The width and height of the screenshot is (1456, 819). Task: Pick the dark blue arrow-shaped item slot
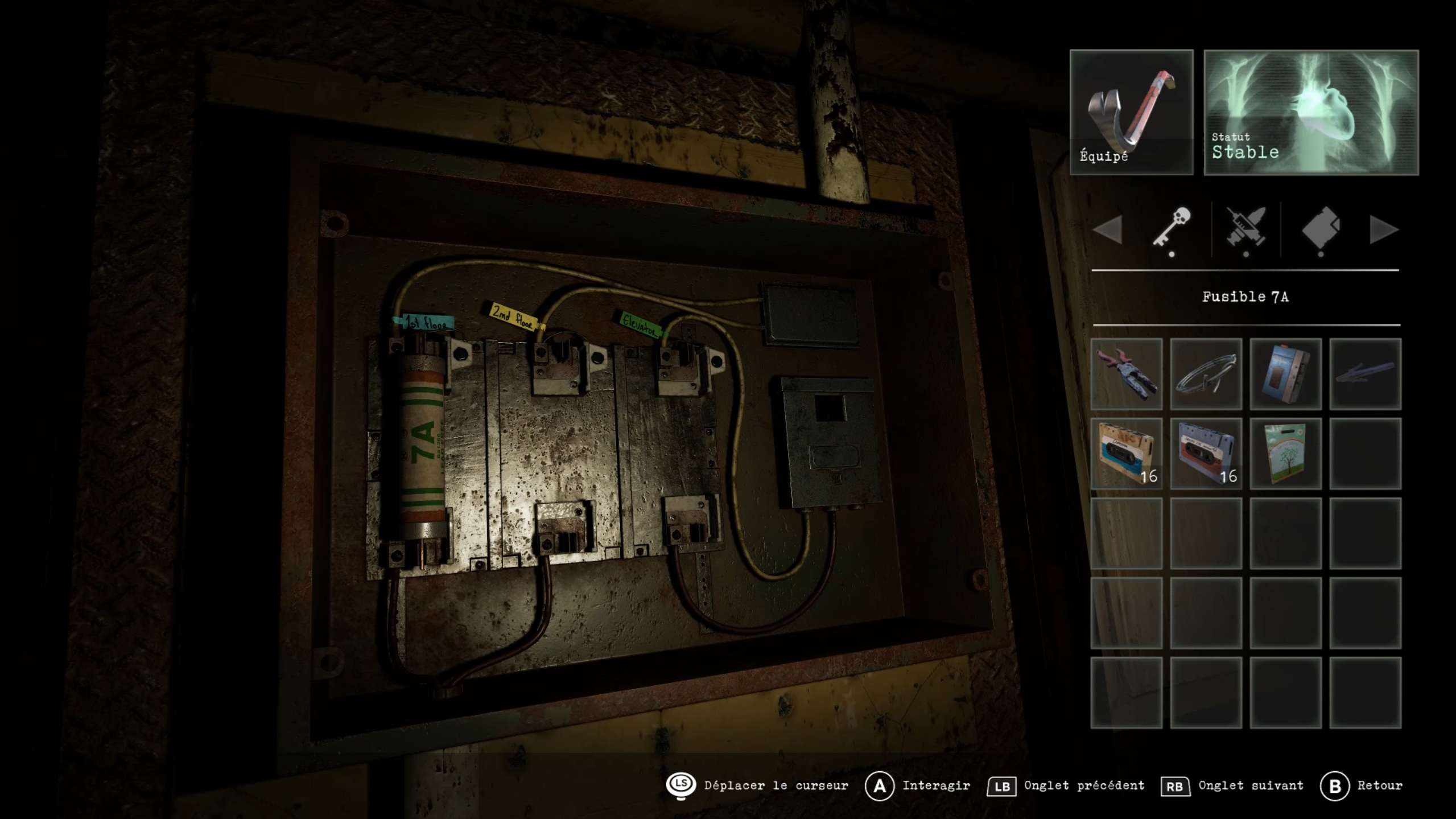(1365, 374)
